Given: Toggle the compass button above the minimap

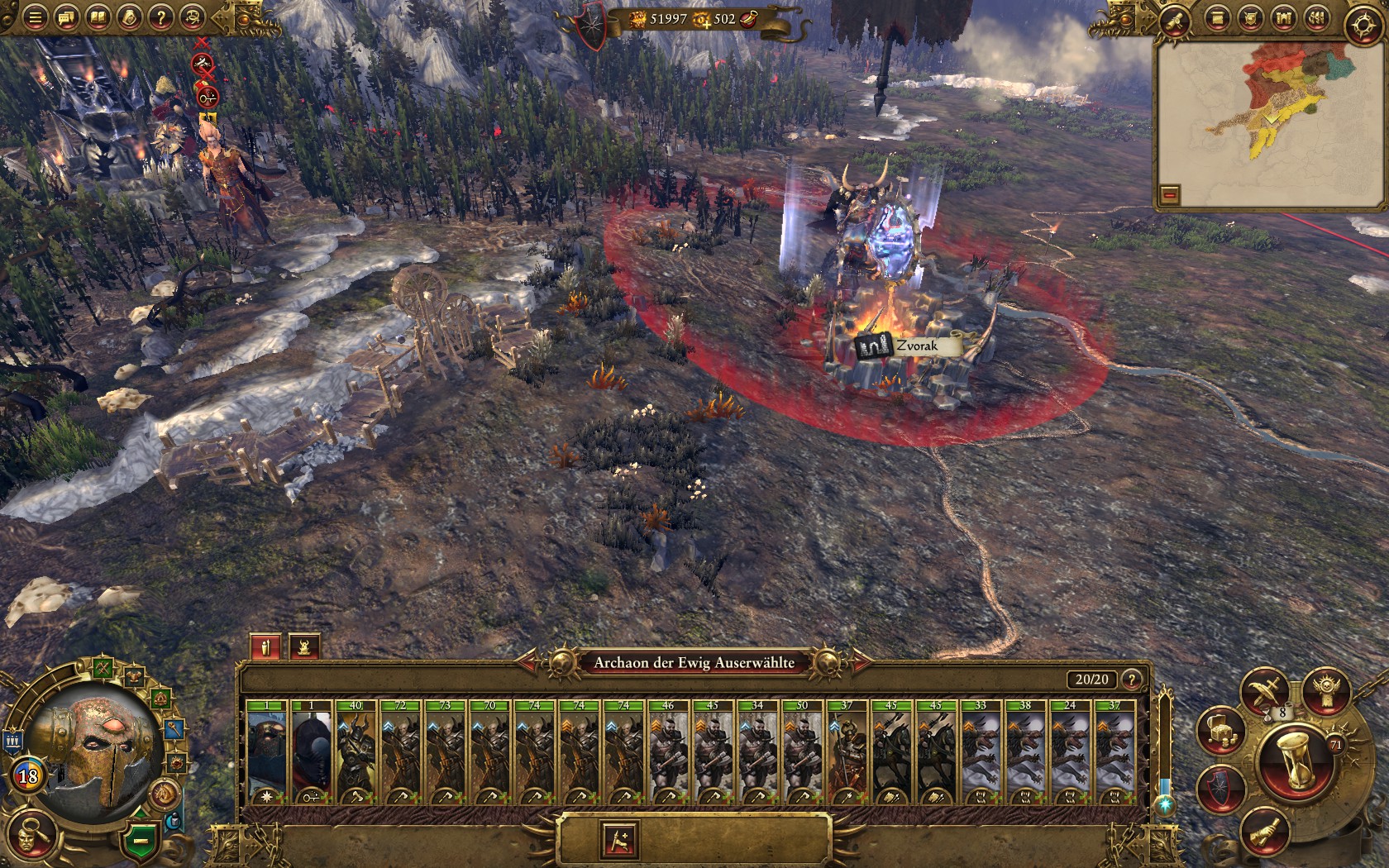Looking at the screenshot, I should click(x=1362, y=26).
